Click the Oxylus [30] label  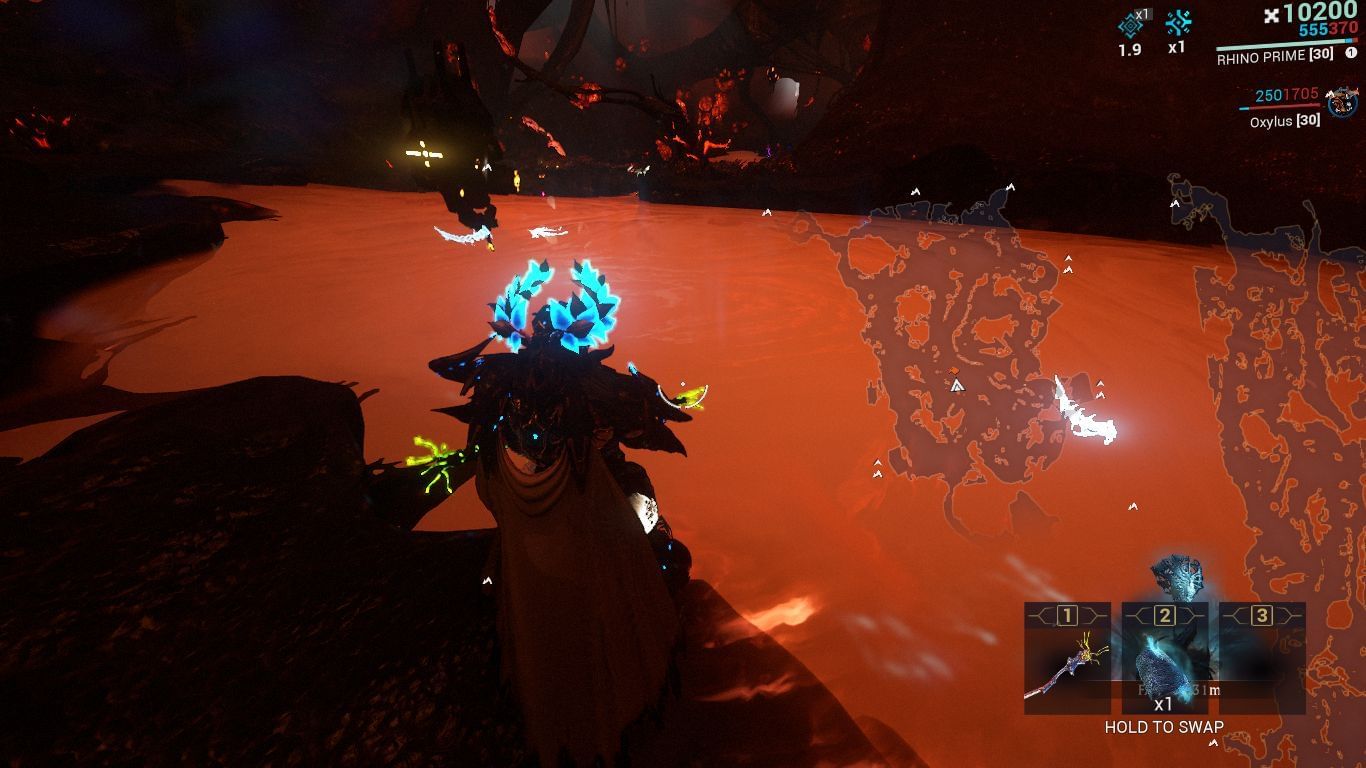(1287, 121)
